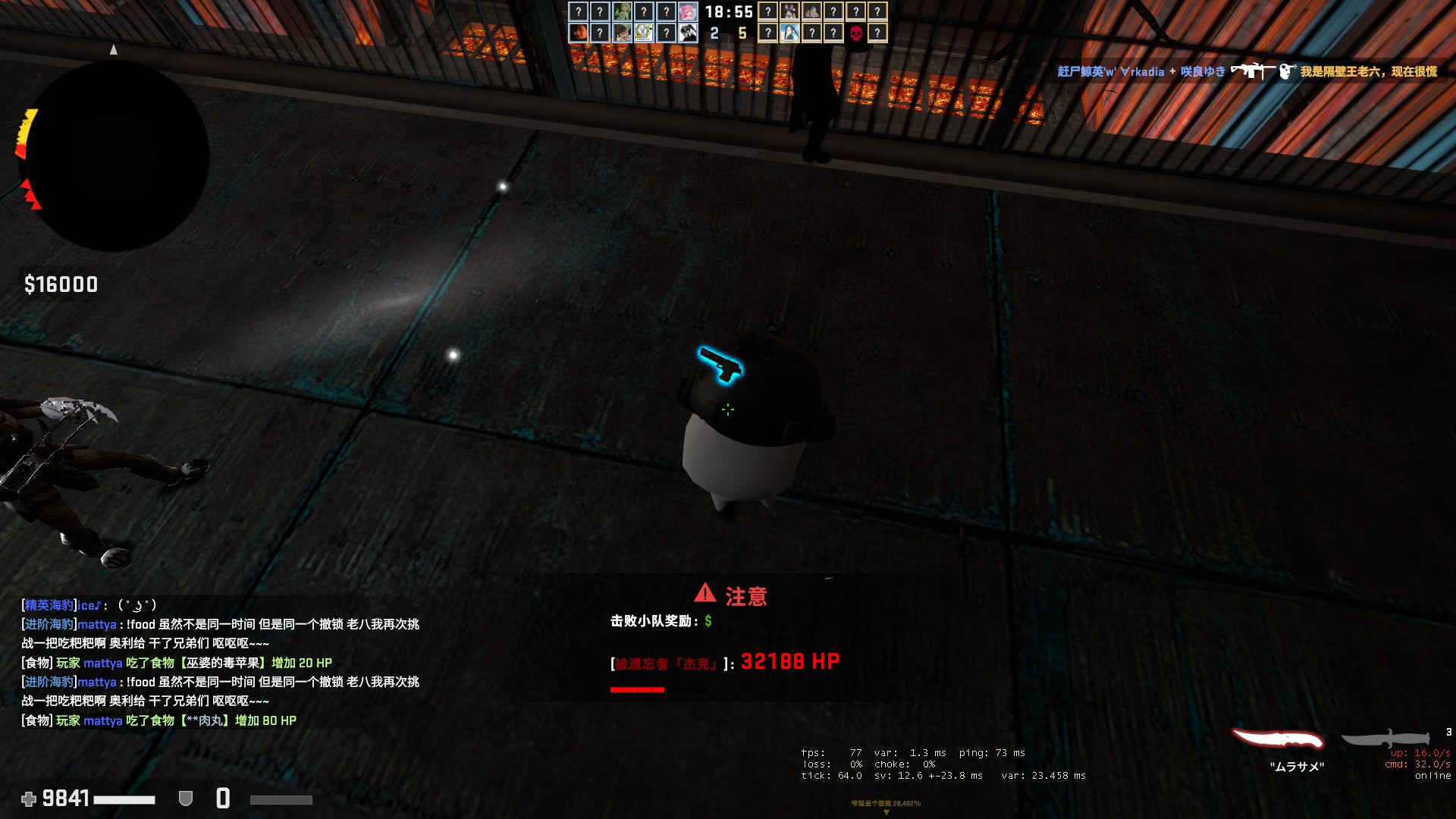The width and height of the screenshot is (1456, 819).
Task: Open the kill feed entry at top right
Action: point(1247,71)
